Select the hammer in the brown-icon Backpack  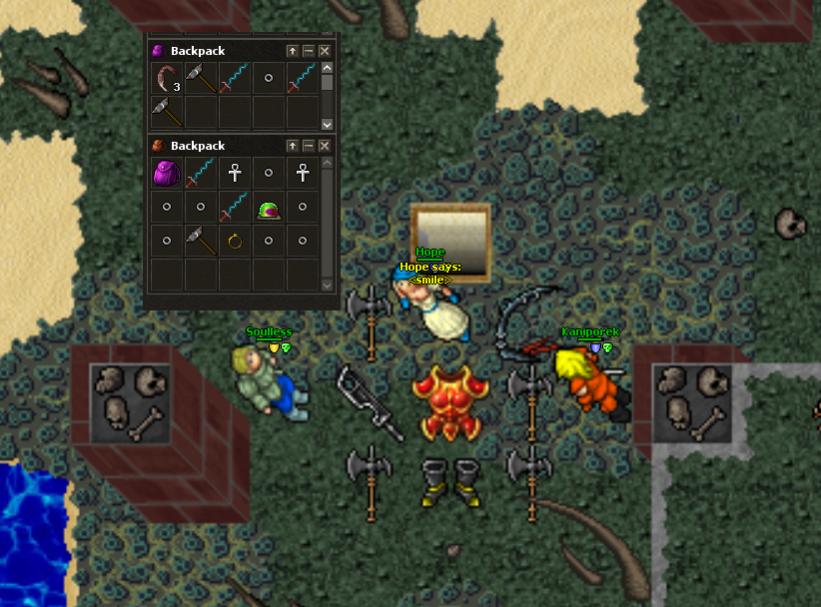[x=201, y=241]
